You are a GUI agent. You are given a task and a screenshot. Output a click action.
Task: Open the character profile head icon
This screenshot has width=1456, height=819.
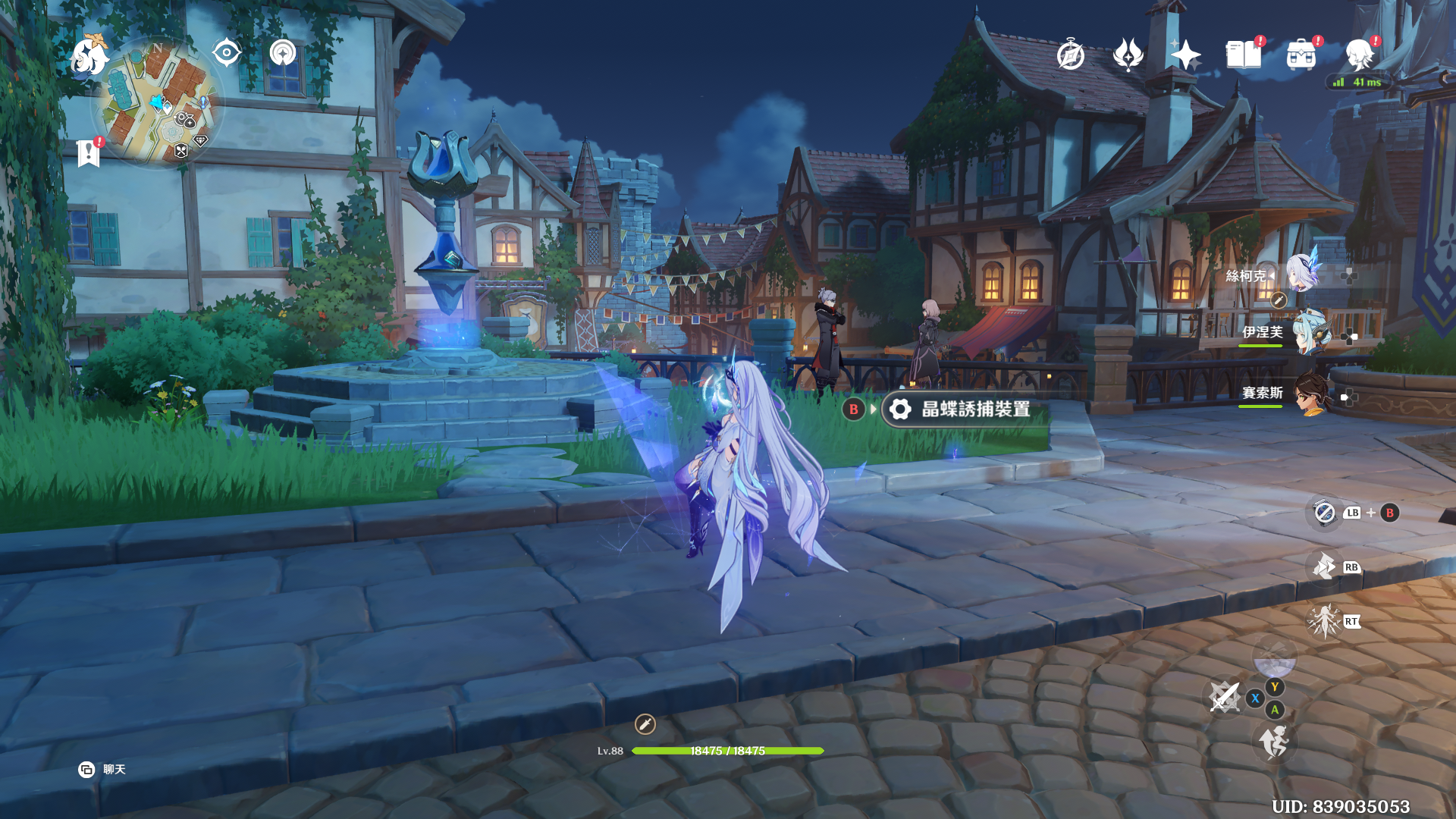[1358, 55]
